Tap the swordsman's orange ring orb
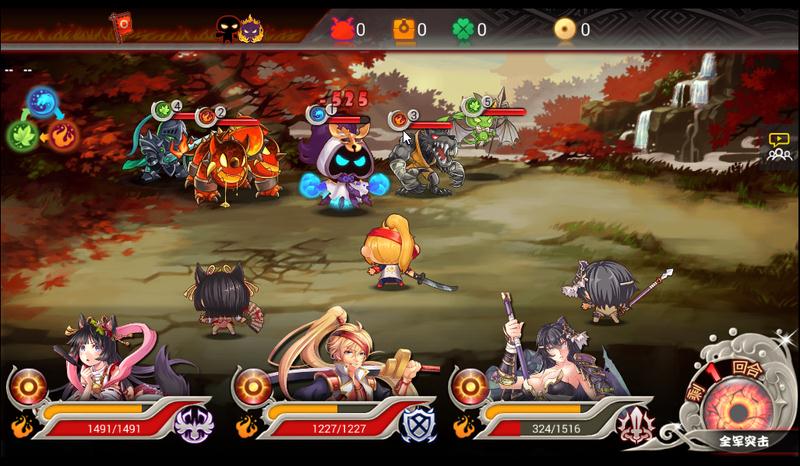Screen dimensions: 800x466 tap(253, 387)
